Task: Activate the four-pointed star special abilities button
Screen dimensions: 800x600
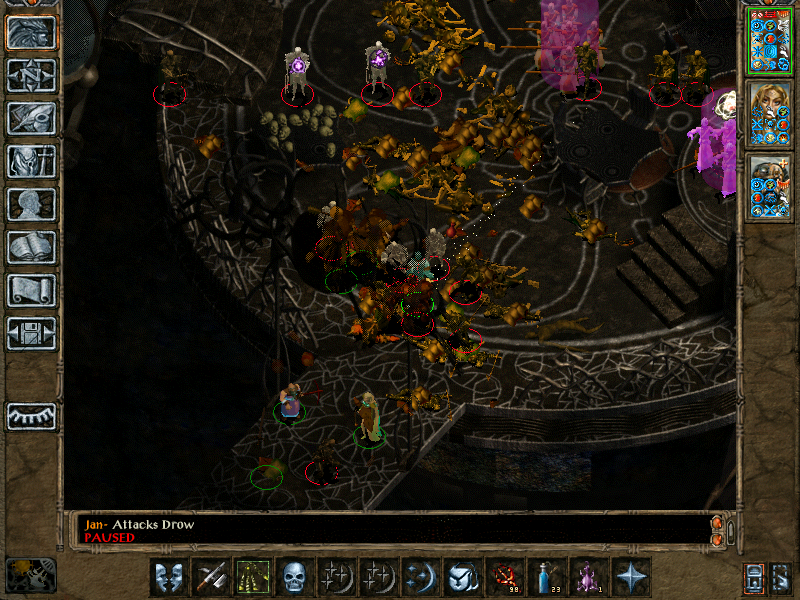Action: coord(630,577)
